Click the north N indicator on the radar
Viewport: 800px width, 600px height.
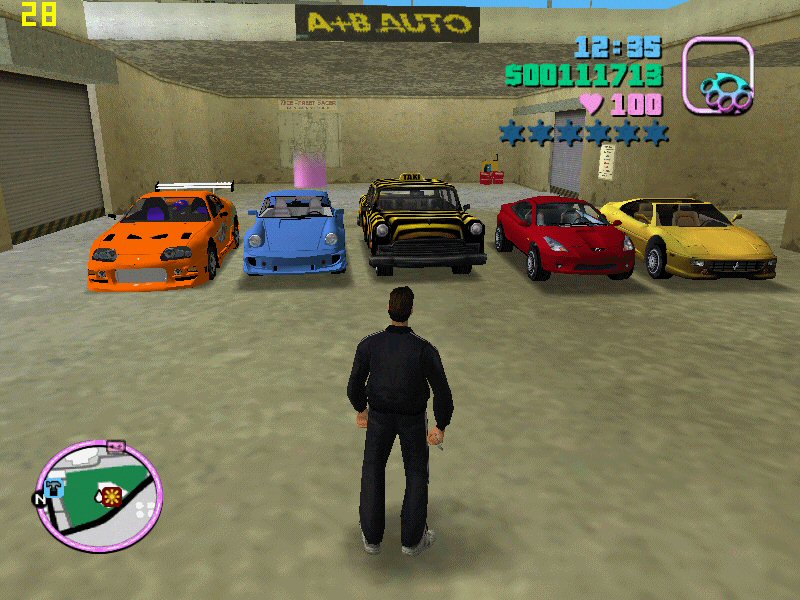point(38,497)
